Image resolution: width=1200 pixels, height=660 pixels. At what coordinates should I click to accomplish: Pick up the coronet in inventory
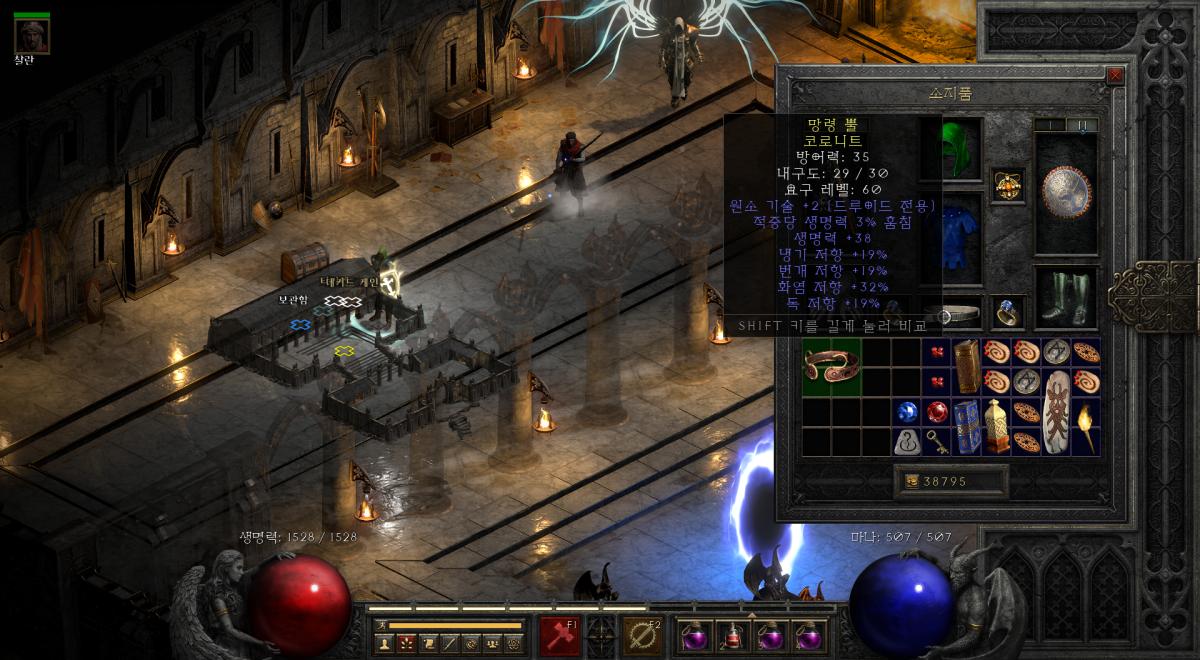click(x=831, y=366)
